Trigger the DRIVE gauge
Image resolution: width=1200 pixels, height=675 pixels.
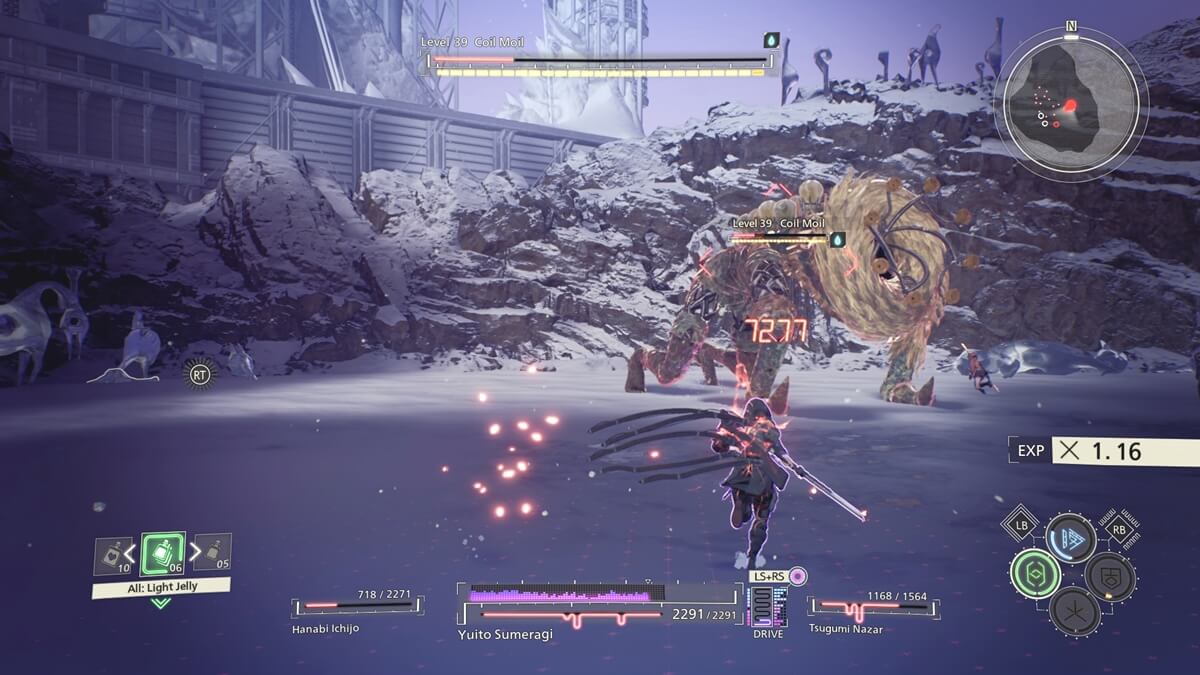pos(767,607)
